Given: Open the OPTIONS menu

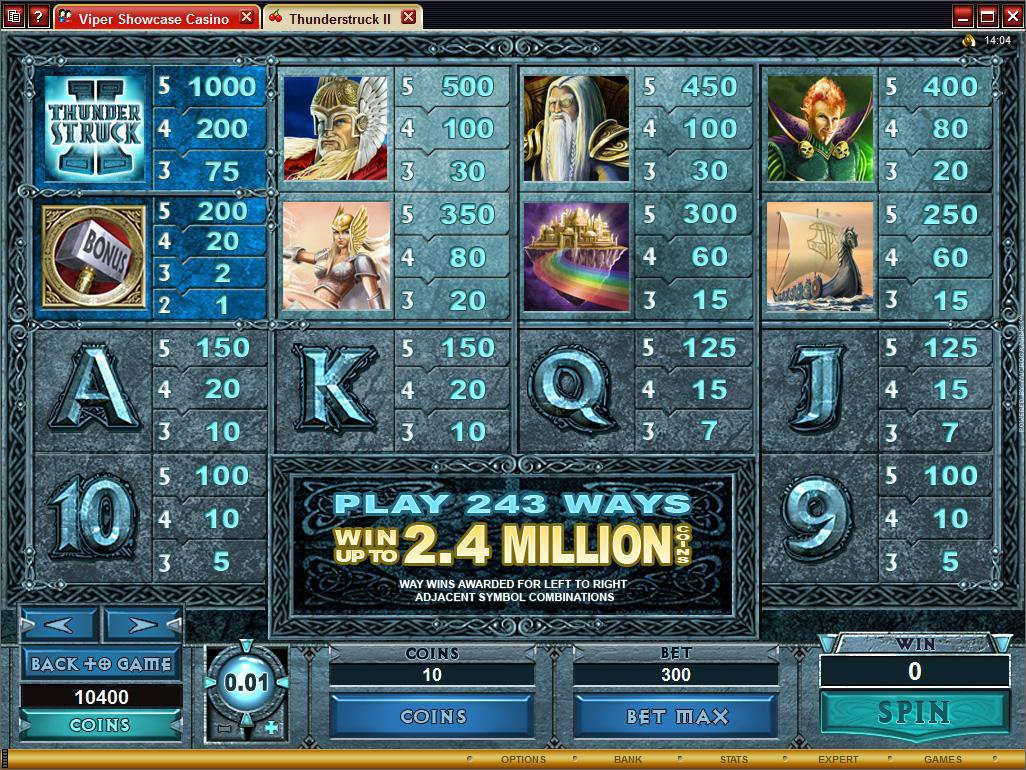Looking at the screenshot, I should click(x=524, y=760).
